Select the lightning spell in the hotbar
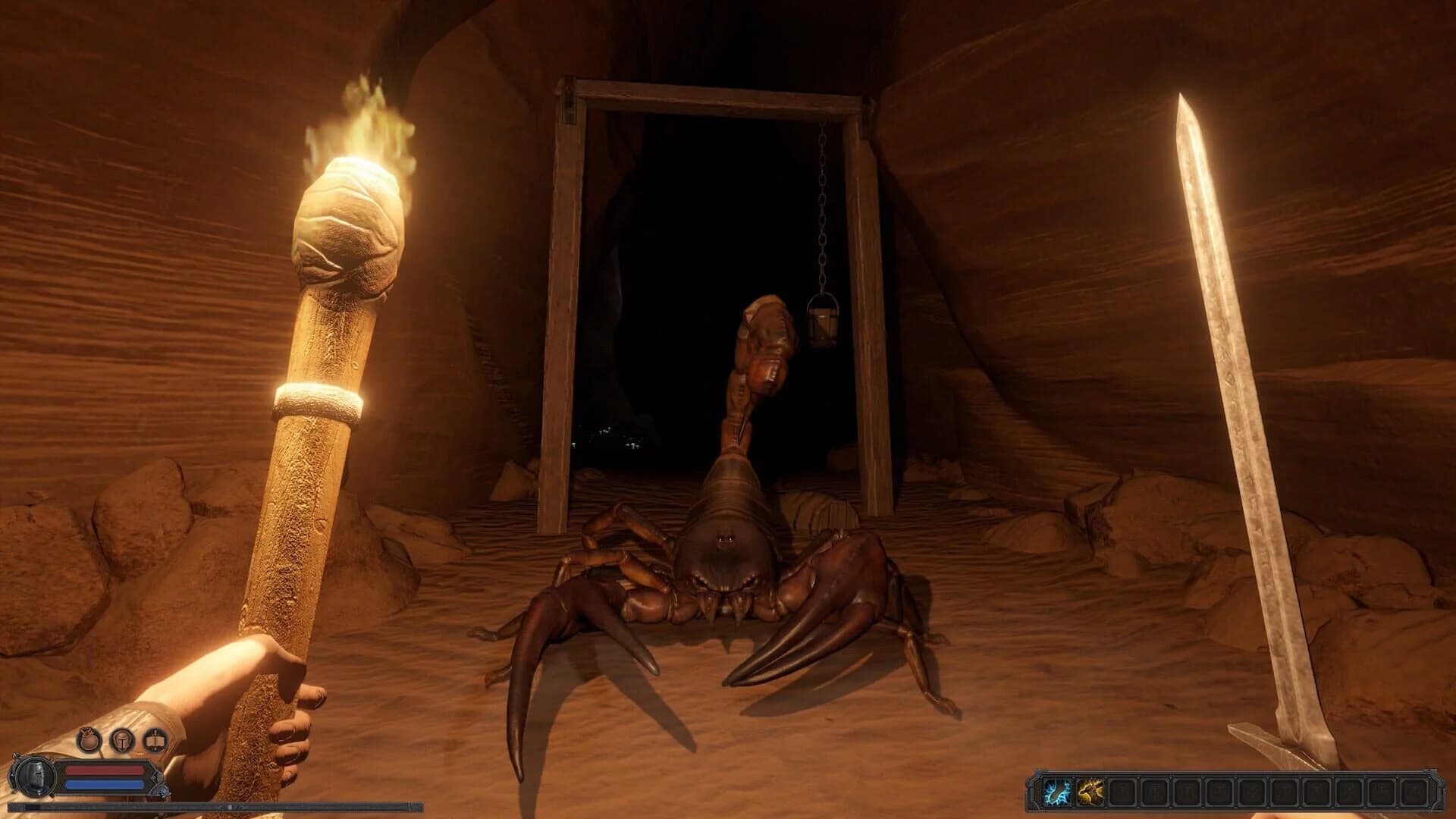Image resolution: width=1456 pixels, height=819 pixels. (x=1059, y=792)
